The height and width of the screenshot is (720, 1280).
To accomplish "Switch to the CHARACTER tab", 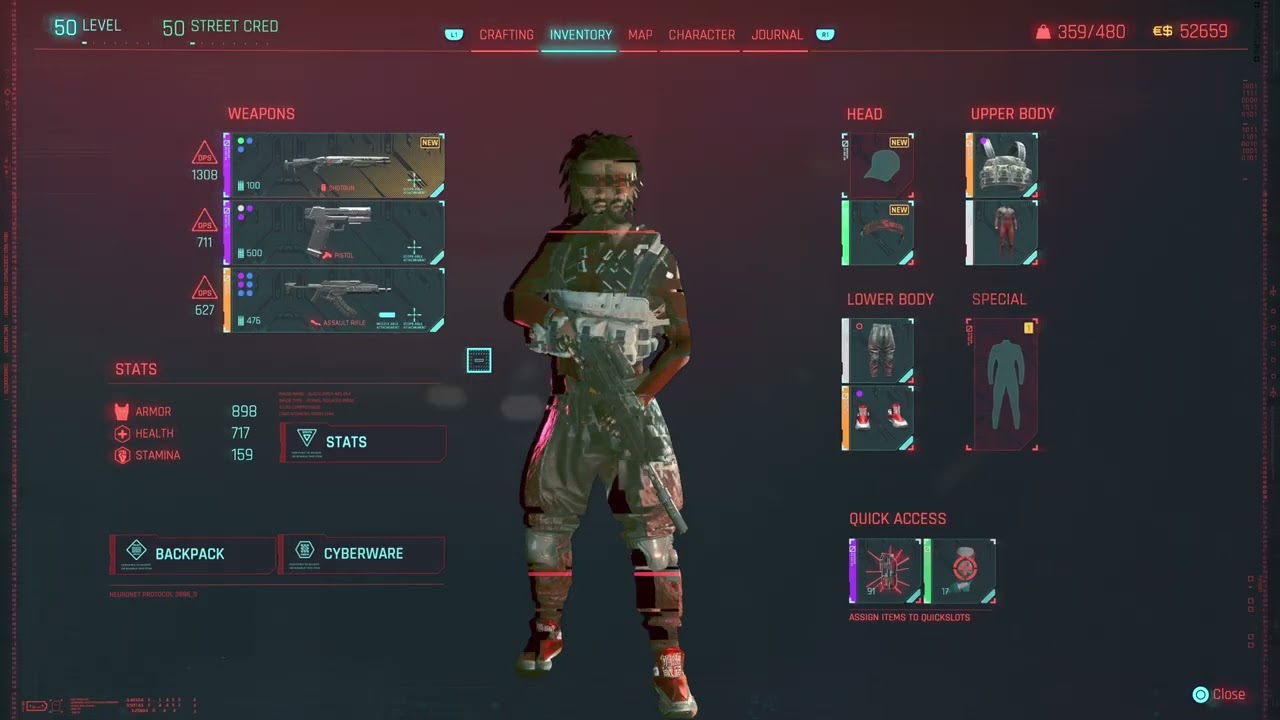I will click(701, 34).
